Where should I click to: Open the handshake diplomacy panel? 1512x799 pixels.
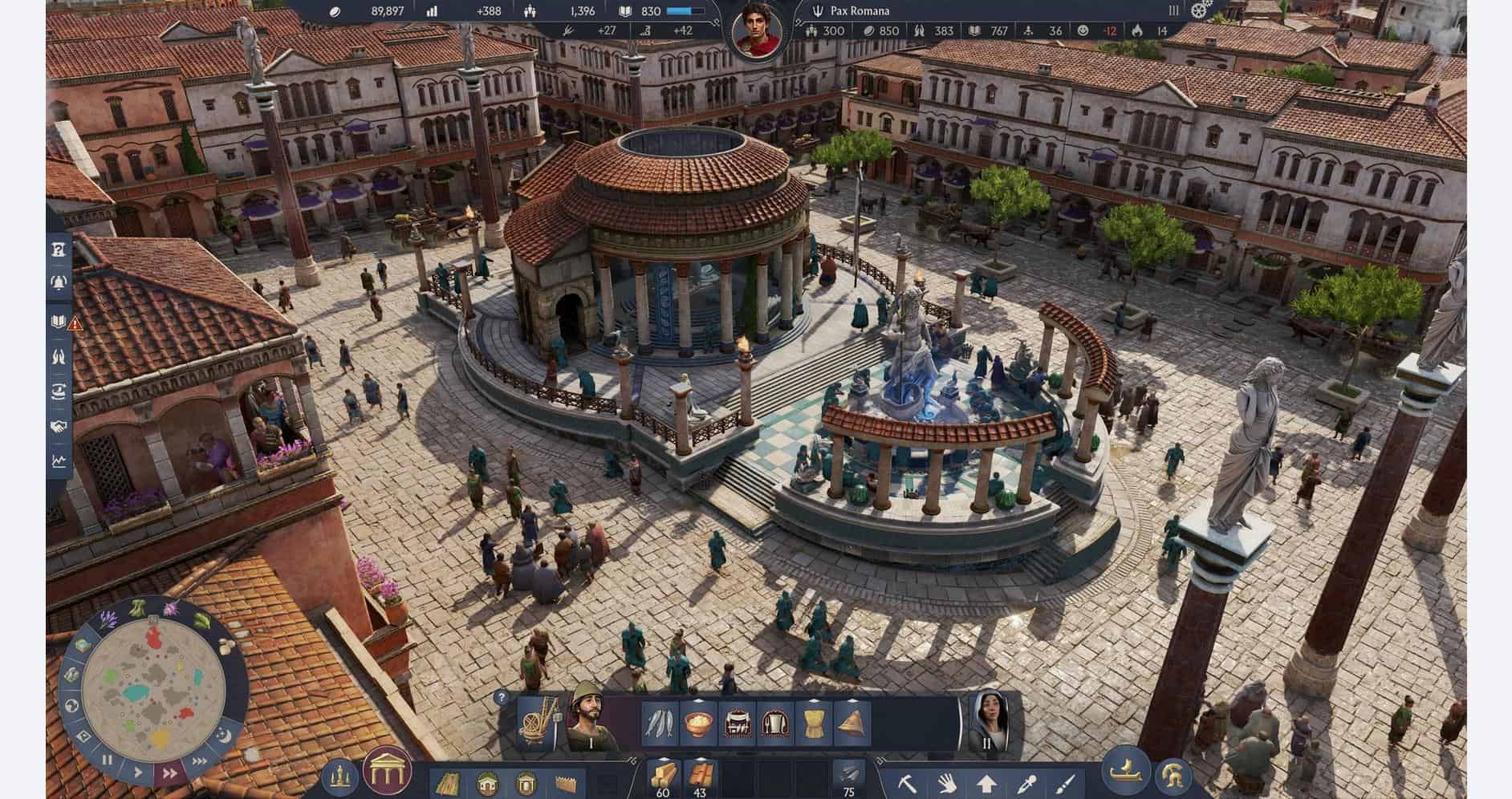pyautogui.click(x=59, y=427)
